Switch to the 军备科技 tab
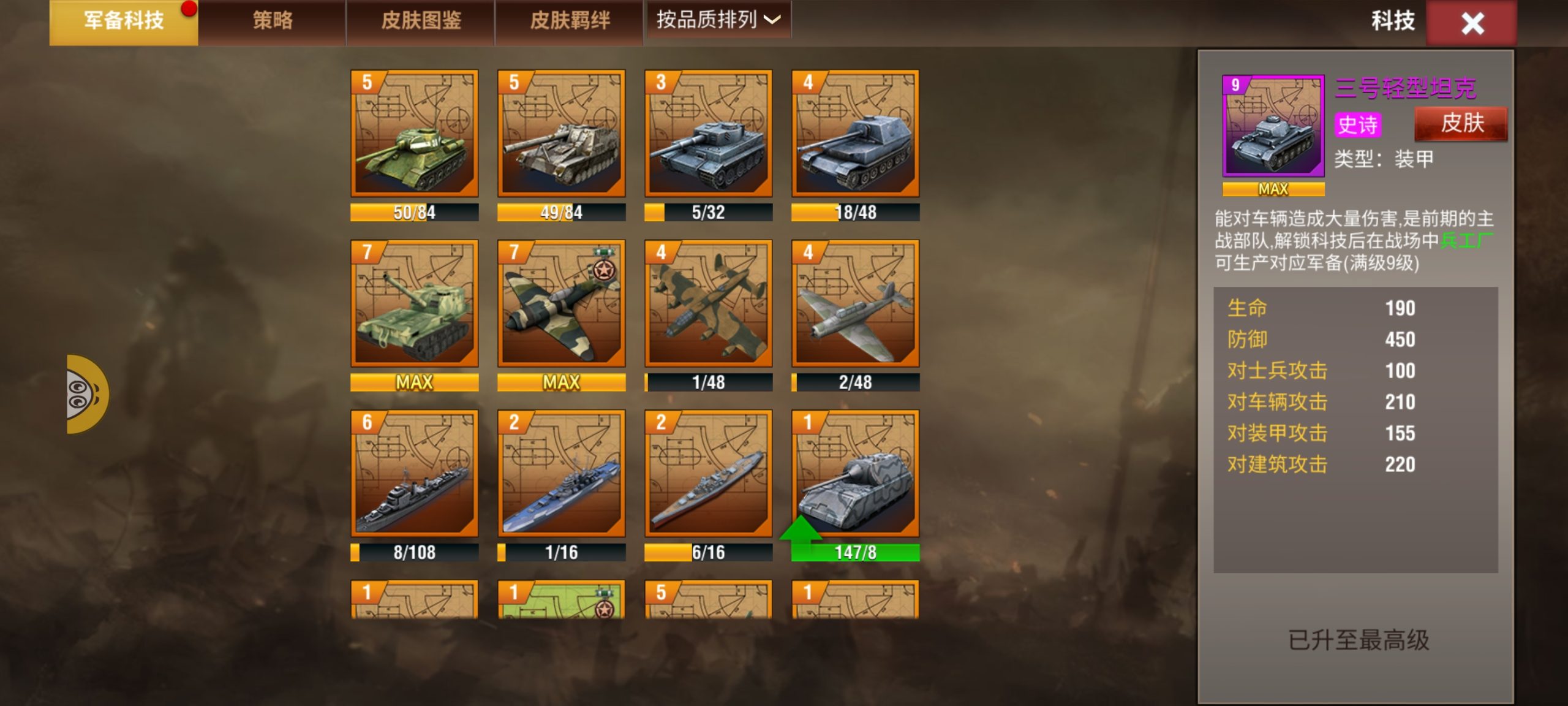 pos(124,21)
